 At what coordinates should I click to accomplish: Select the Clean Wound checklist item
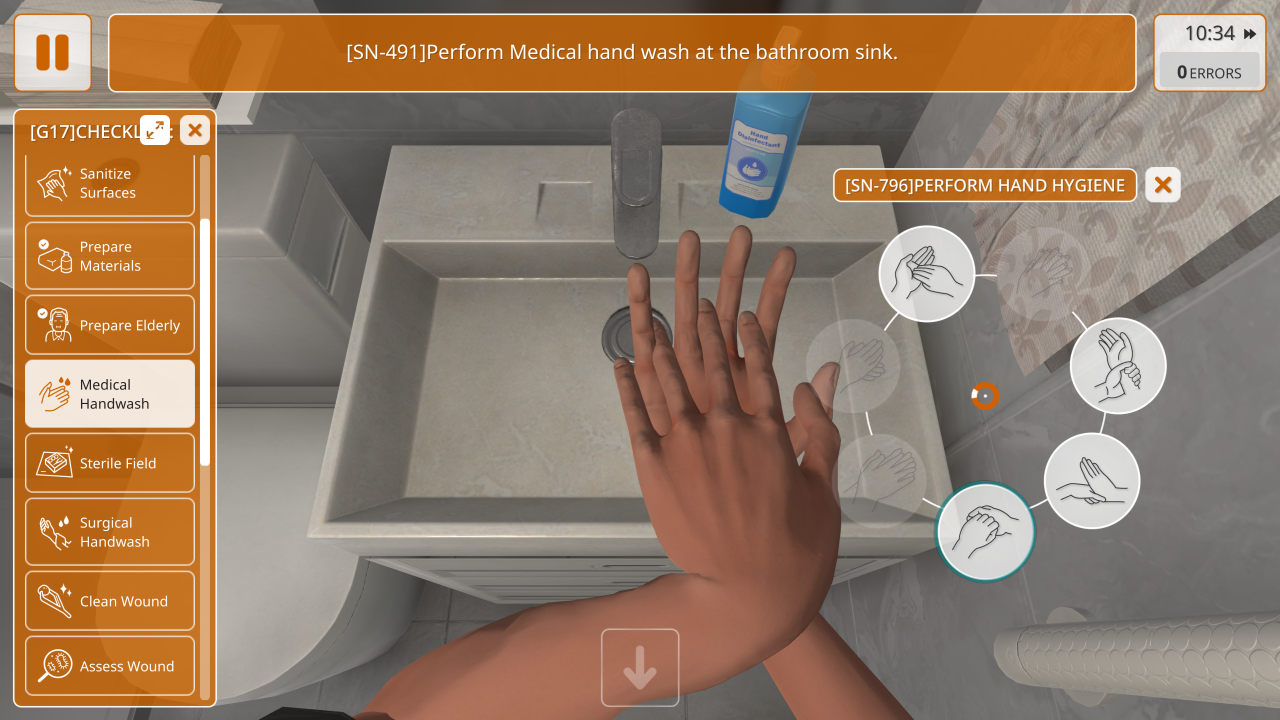tap(110, 601)
